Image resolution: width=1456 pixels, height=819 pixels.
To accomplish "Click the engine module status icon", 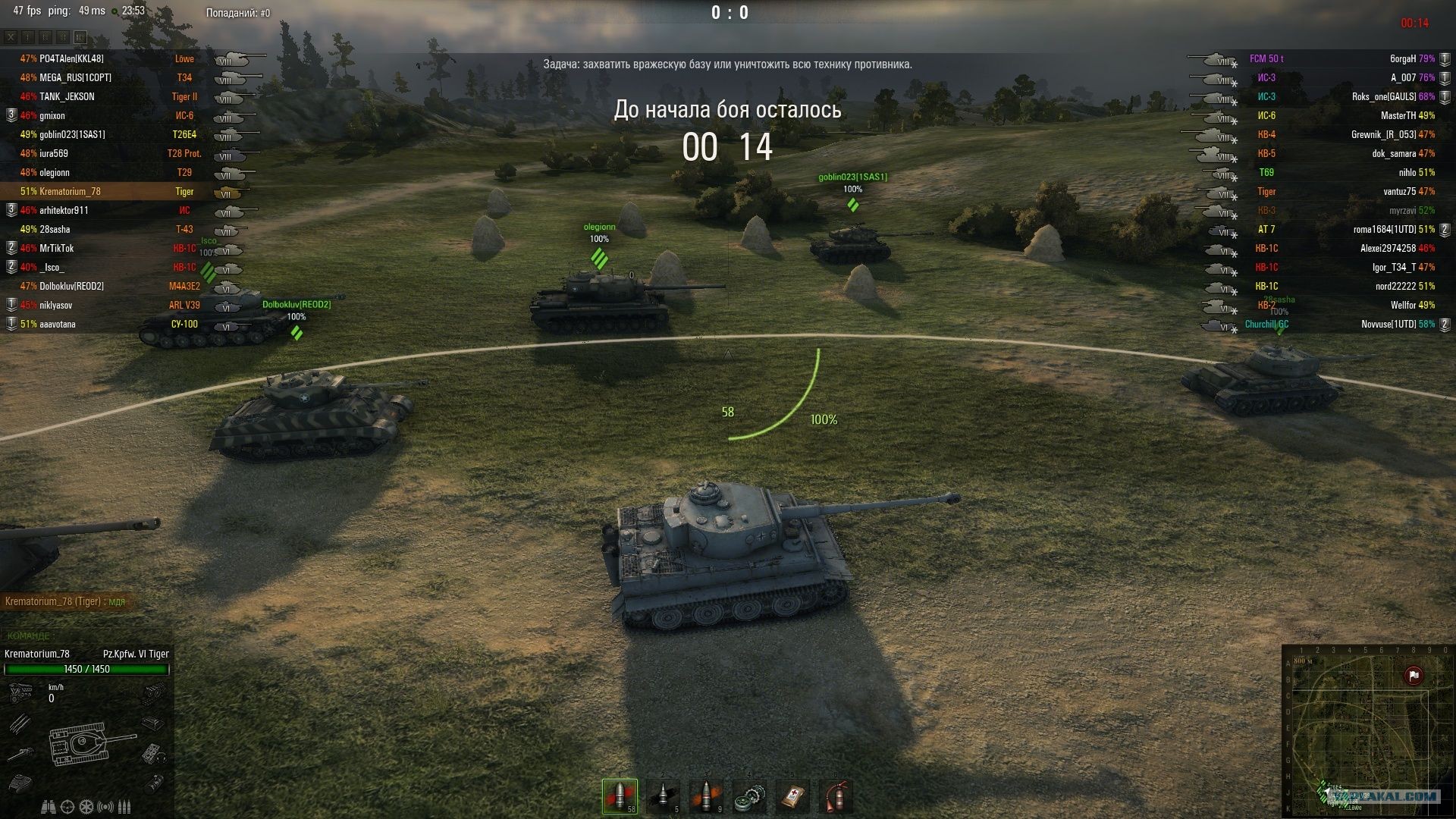I will (x=20, y=692).
